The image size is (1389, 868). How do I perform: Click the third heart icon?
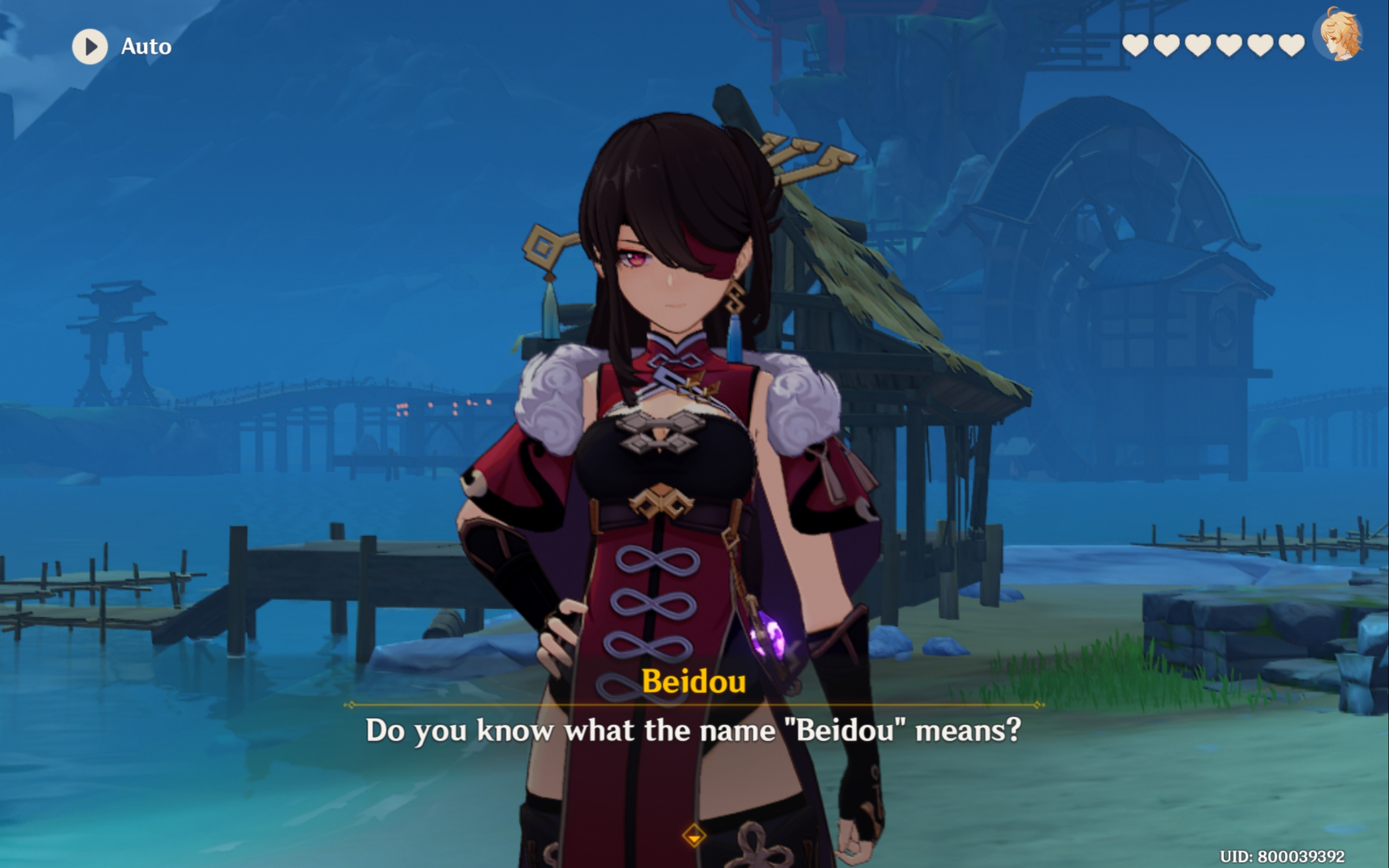pyautogui.click(x=1198, y=46)
